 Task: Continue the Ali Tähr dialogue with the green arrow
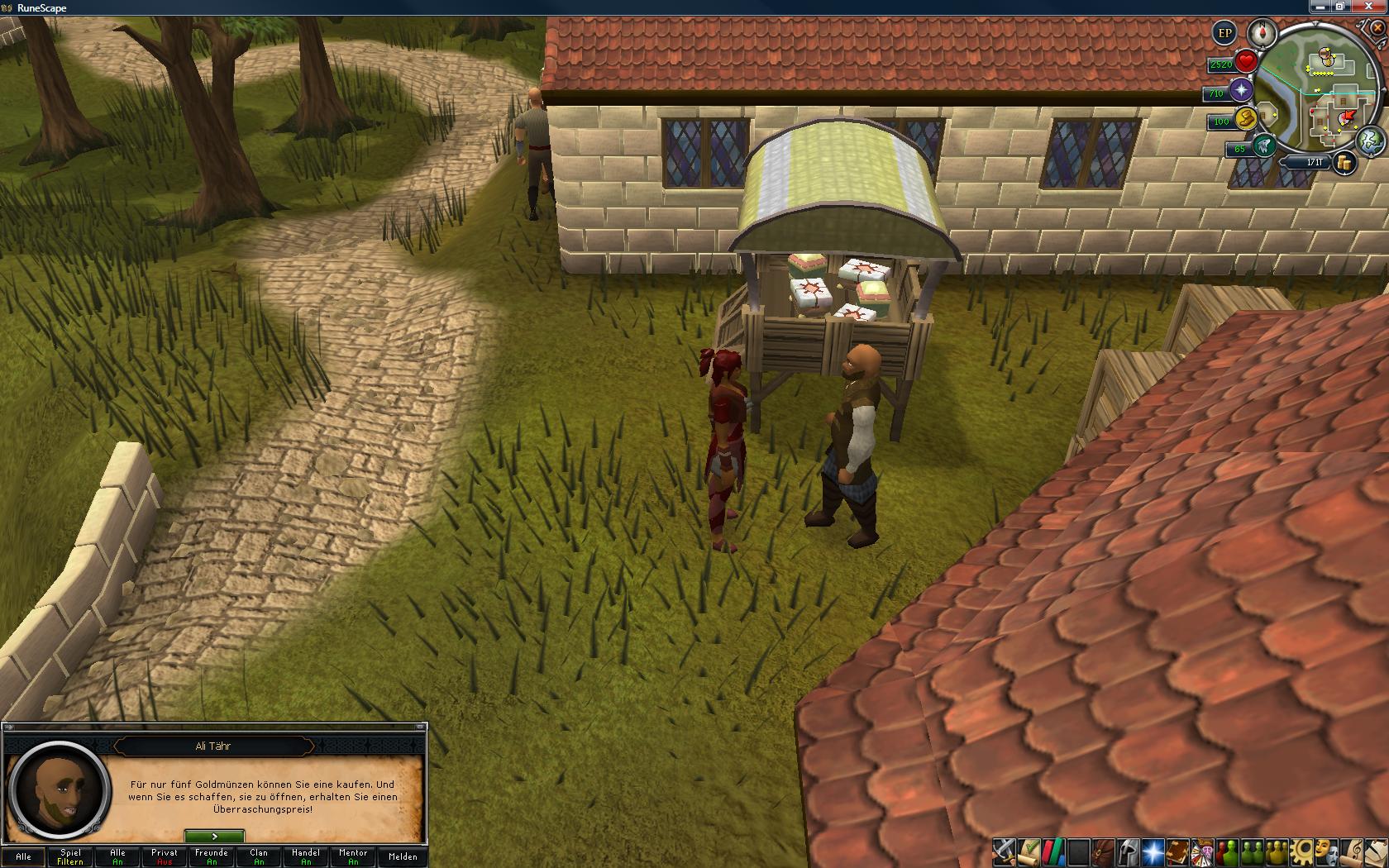214,837
